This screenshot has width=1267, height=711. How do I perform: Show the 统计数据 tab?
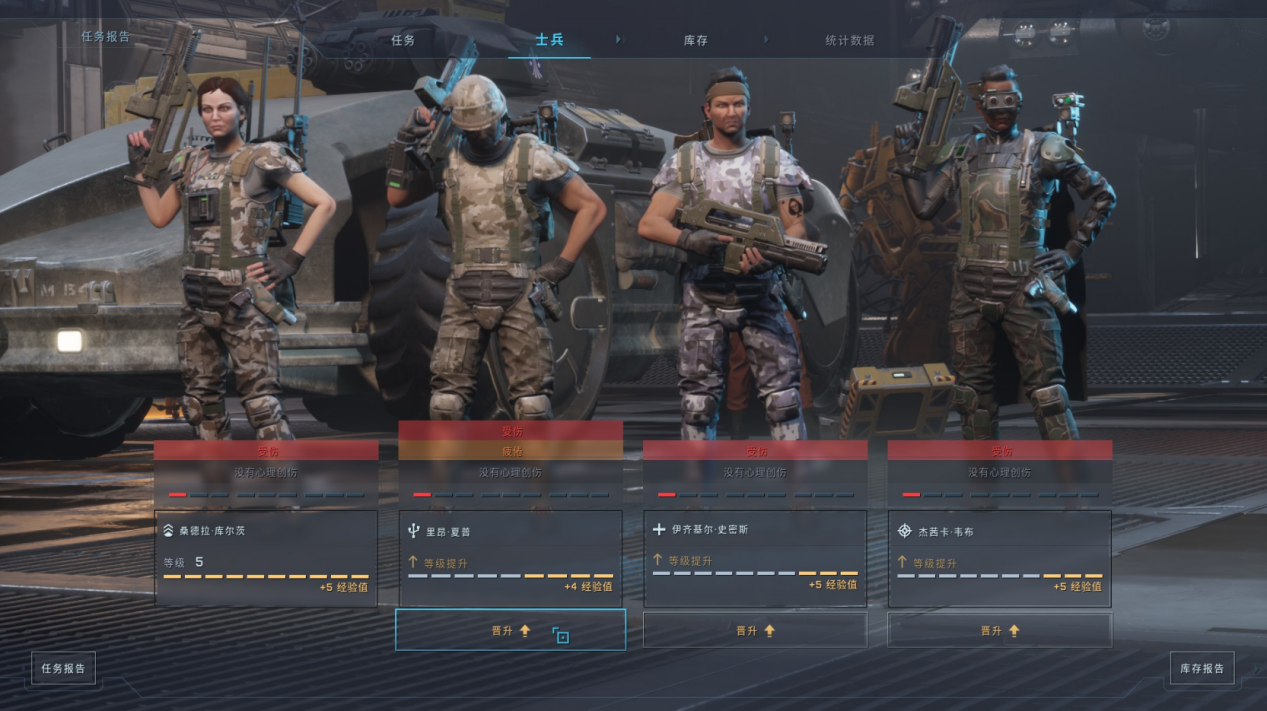point(849,40)
